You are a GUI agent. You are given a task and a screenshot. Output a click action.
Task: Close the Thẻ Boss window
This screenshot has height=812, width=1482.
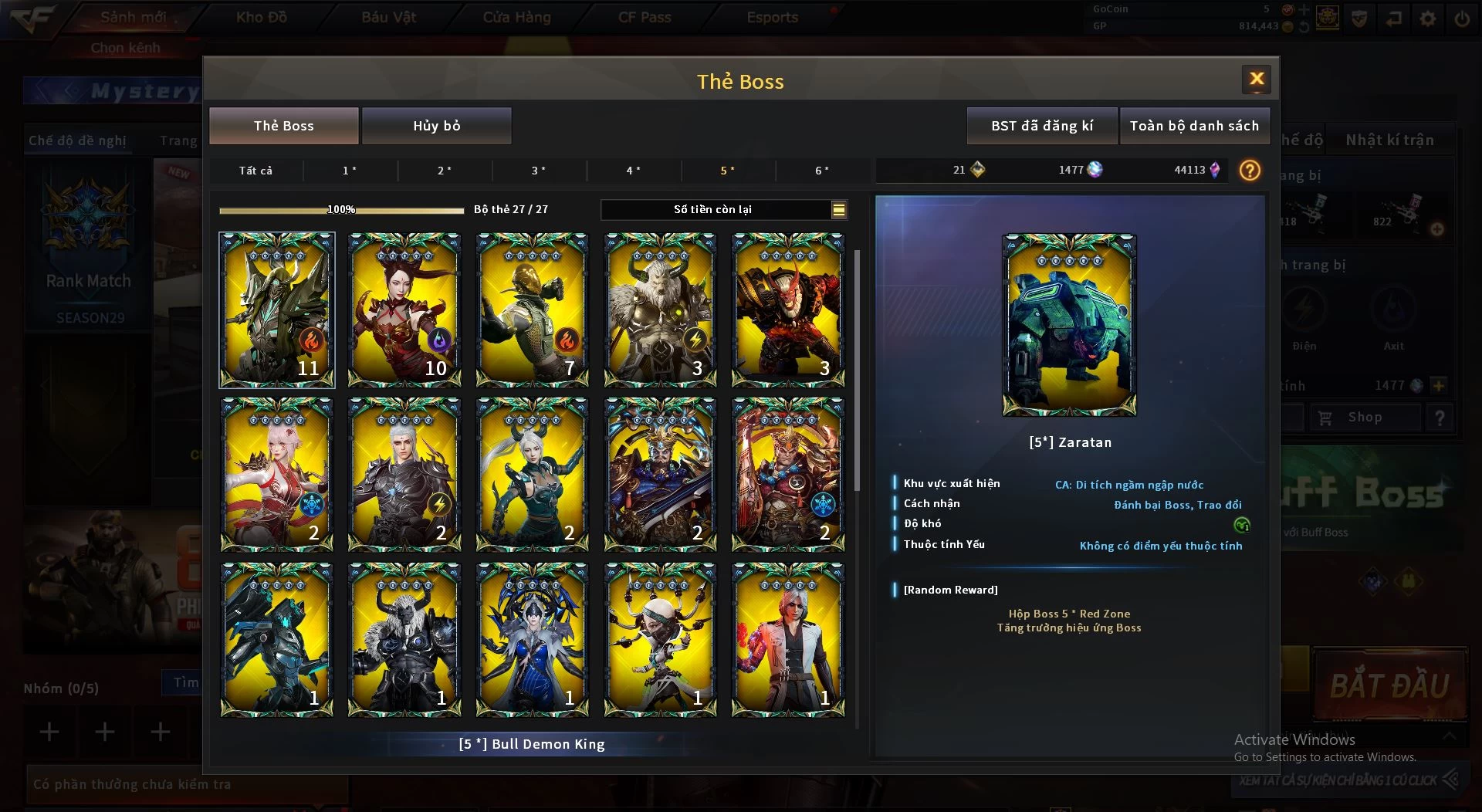click(x=1256, y=79)
